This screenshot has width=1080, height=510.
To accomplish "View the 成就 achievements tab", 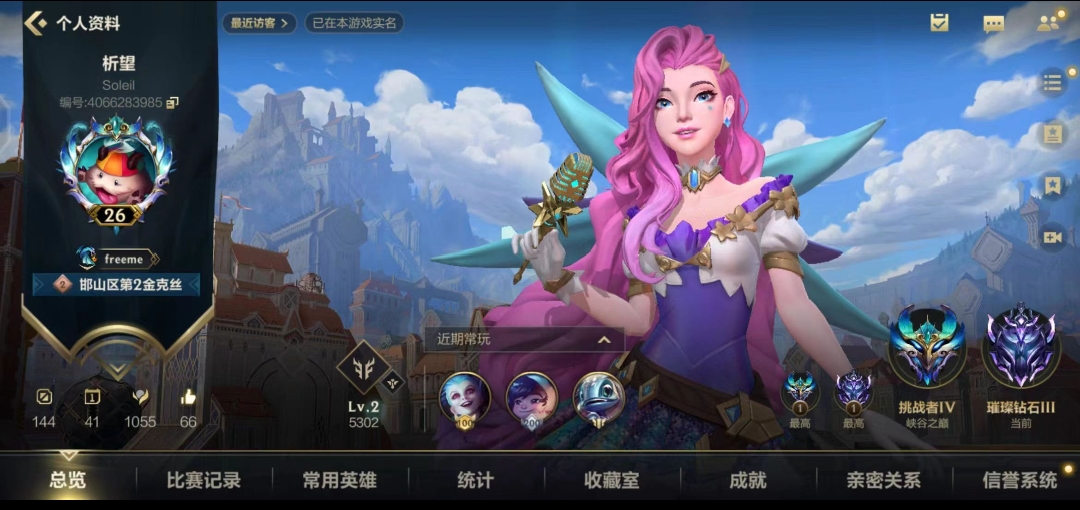I will [x=747, y=480].
